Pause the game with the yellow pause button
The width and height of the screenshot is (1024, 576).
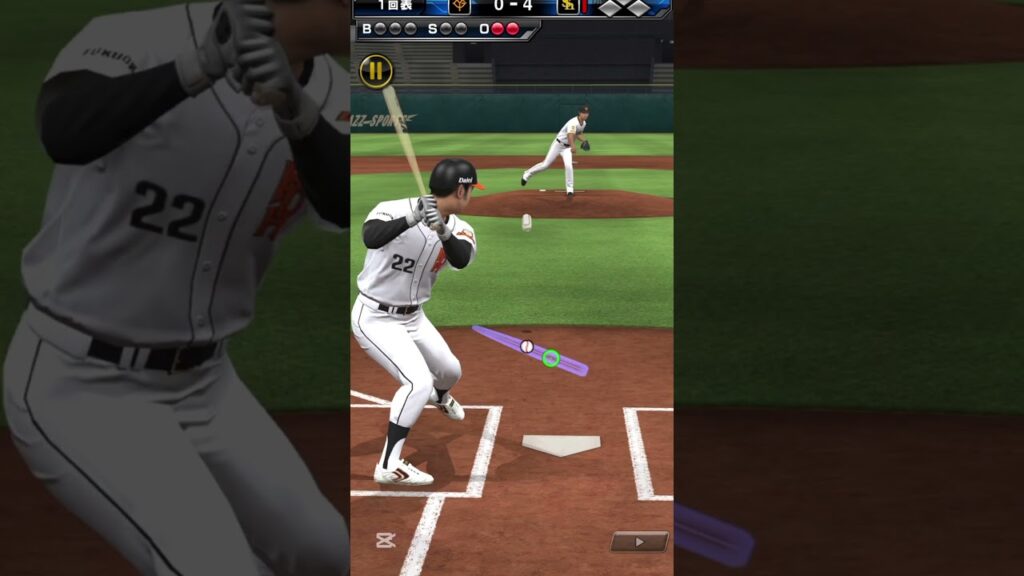point(376,71)
